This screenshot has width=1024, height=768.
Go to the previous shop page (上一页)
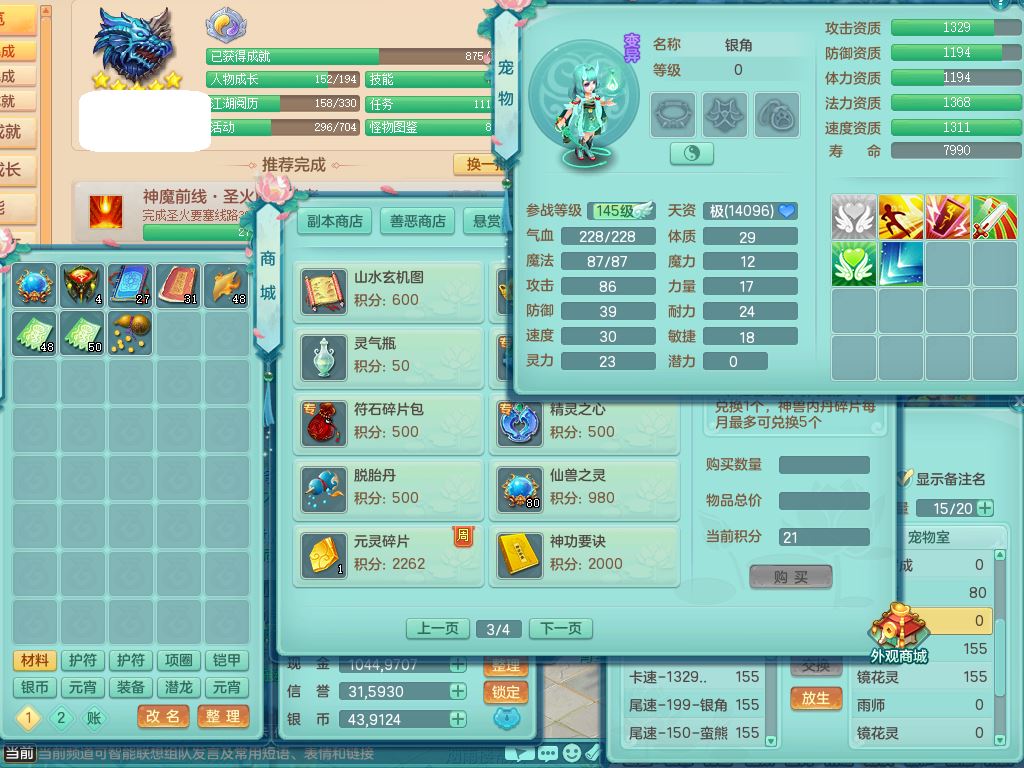pos(437,629)
